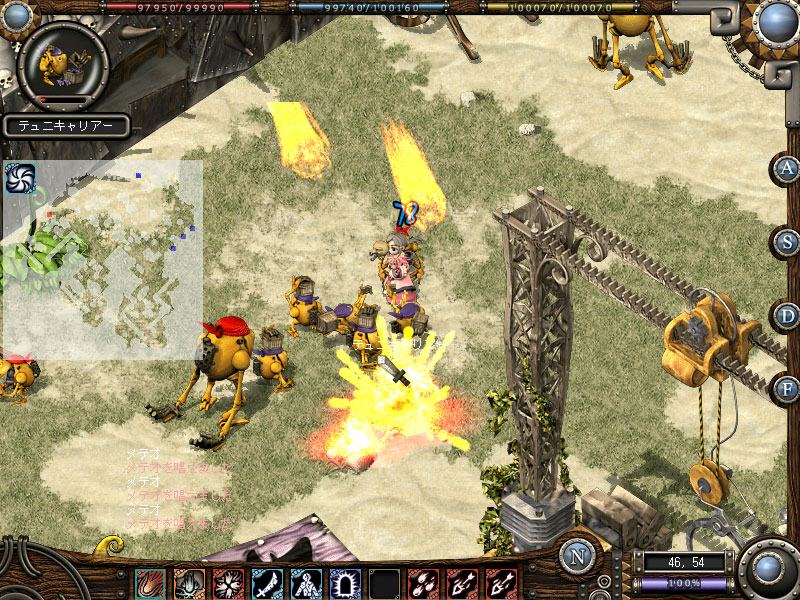Click the N compass button
This screenshot has width=800, height=600.
578,556
